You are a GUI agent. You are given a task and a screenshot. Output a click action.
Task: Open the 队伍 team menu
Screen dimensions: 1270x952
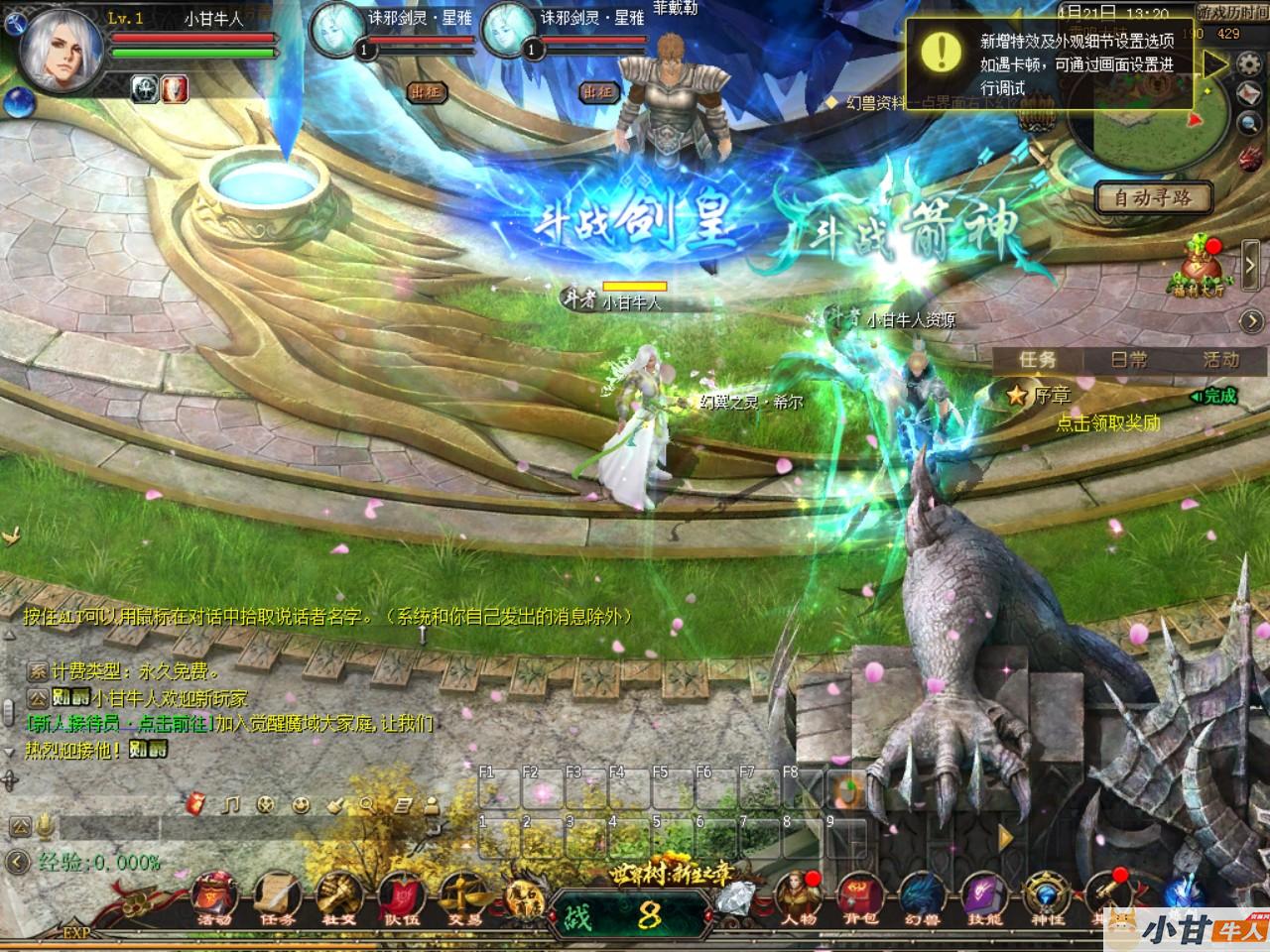(402, 897)
